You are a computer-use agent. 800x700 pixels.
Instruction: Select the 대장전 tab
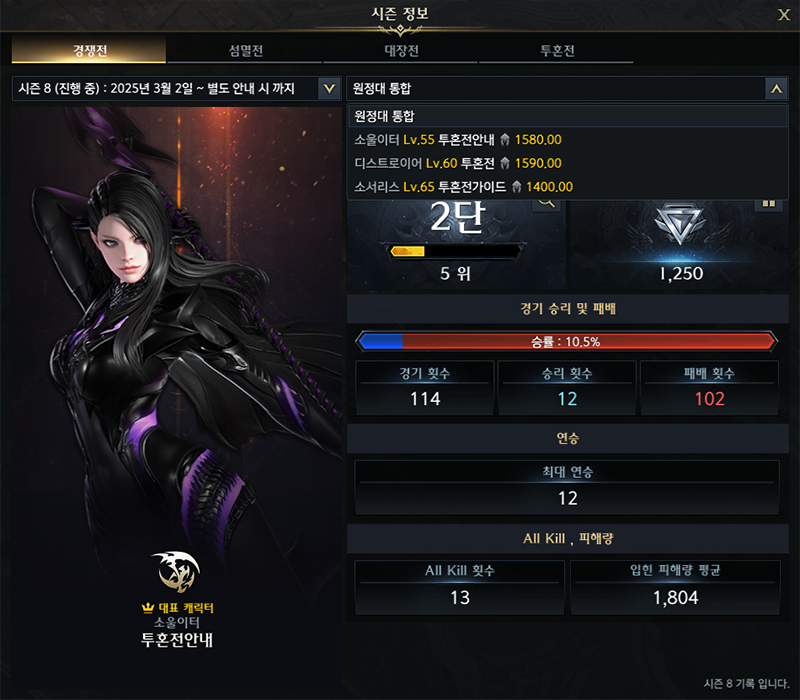point(399,51)
